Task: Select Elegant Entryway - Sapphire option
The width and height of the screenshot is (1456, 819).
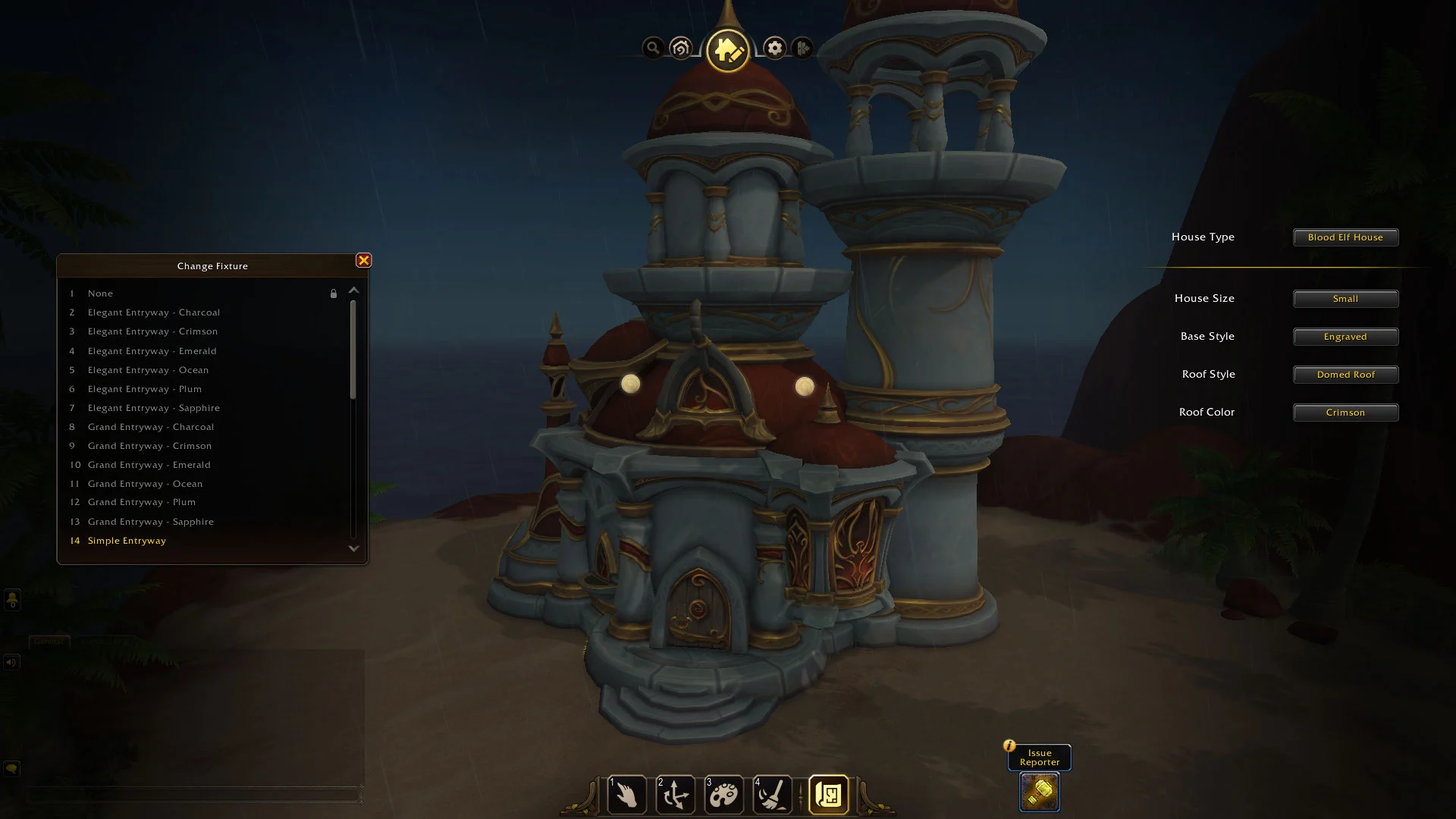Action: 153,408
